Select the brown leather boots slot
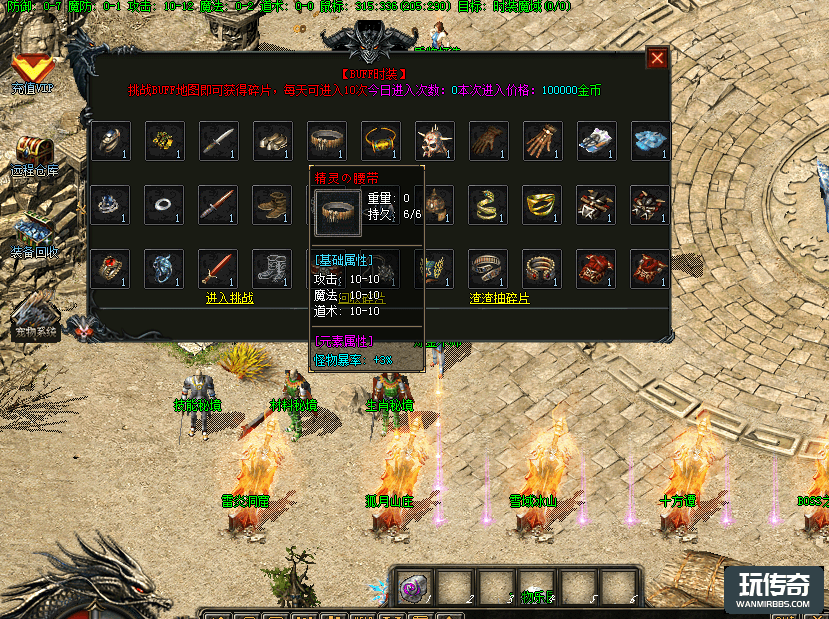 (272, 205)
